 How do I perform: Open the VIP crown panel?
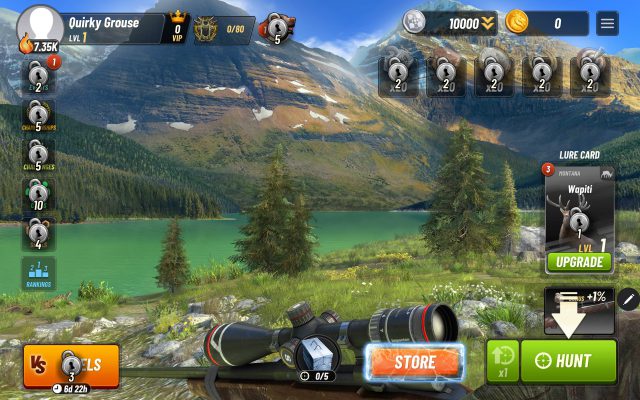(178, 27)
